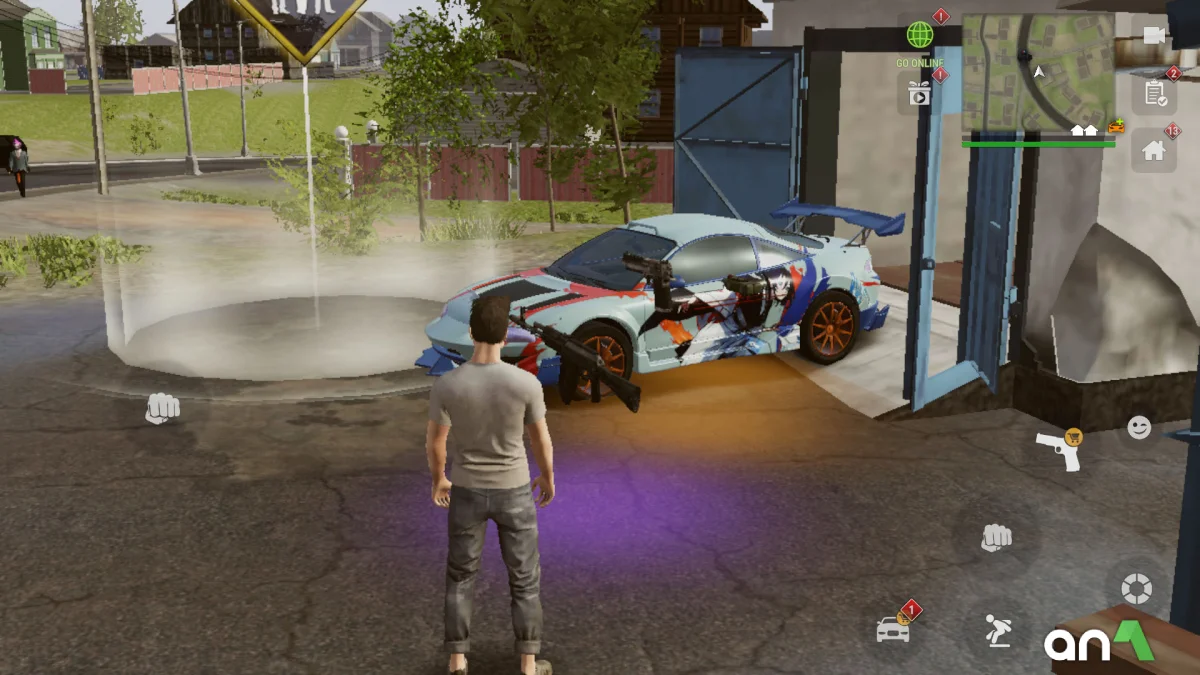Image resolution: width=1200 pixels, height=675 pixels.
Task: Tap the jump action button
Action: 997,631
